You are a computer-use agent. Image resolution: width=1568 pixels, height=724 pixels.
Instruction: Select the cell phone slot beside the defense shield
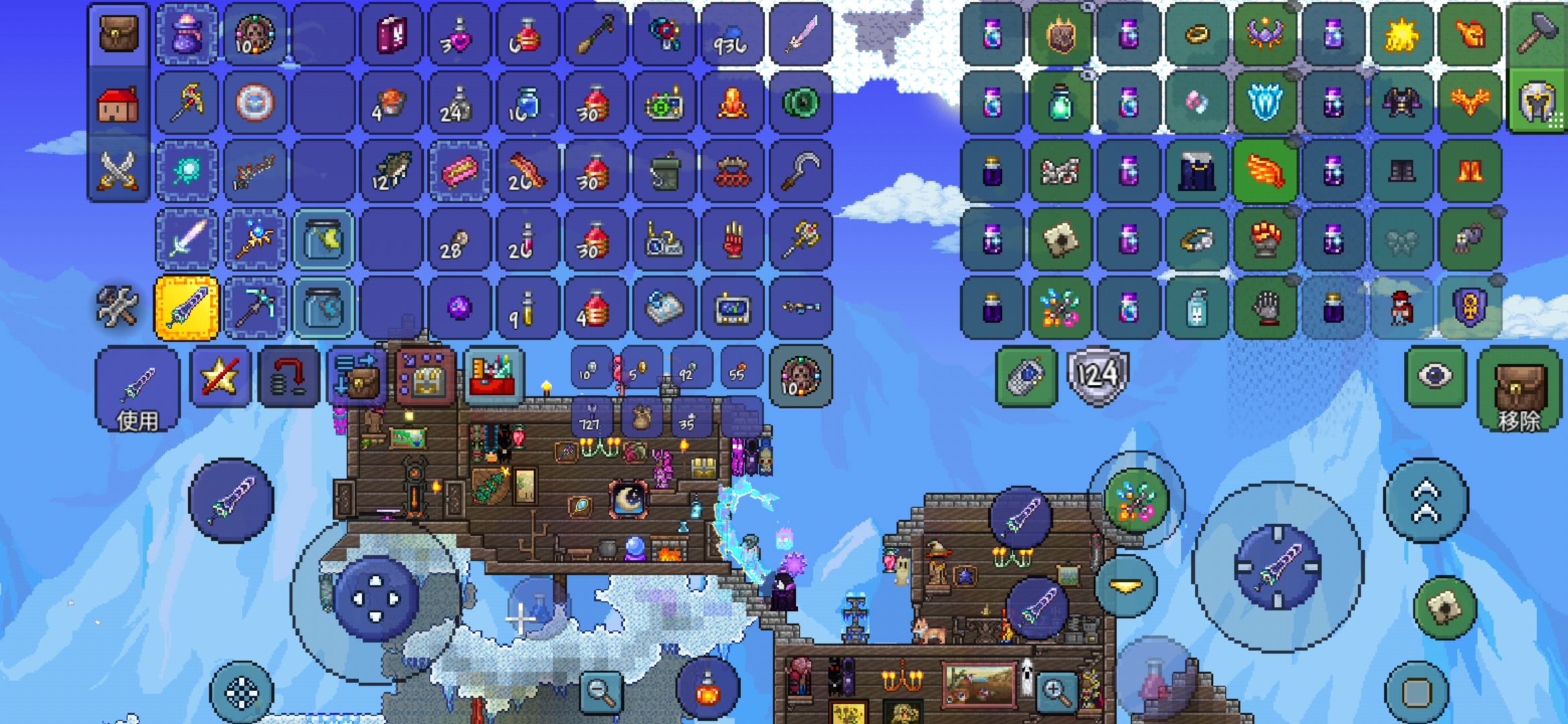click(x=1025, y=377)
